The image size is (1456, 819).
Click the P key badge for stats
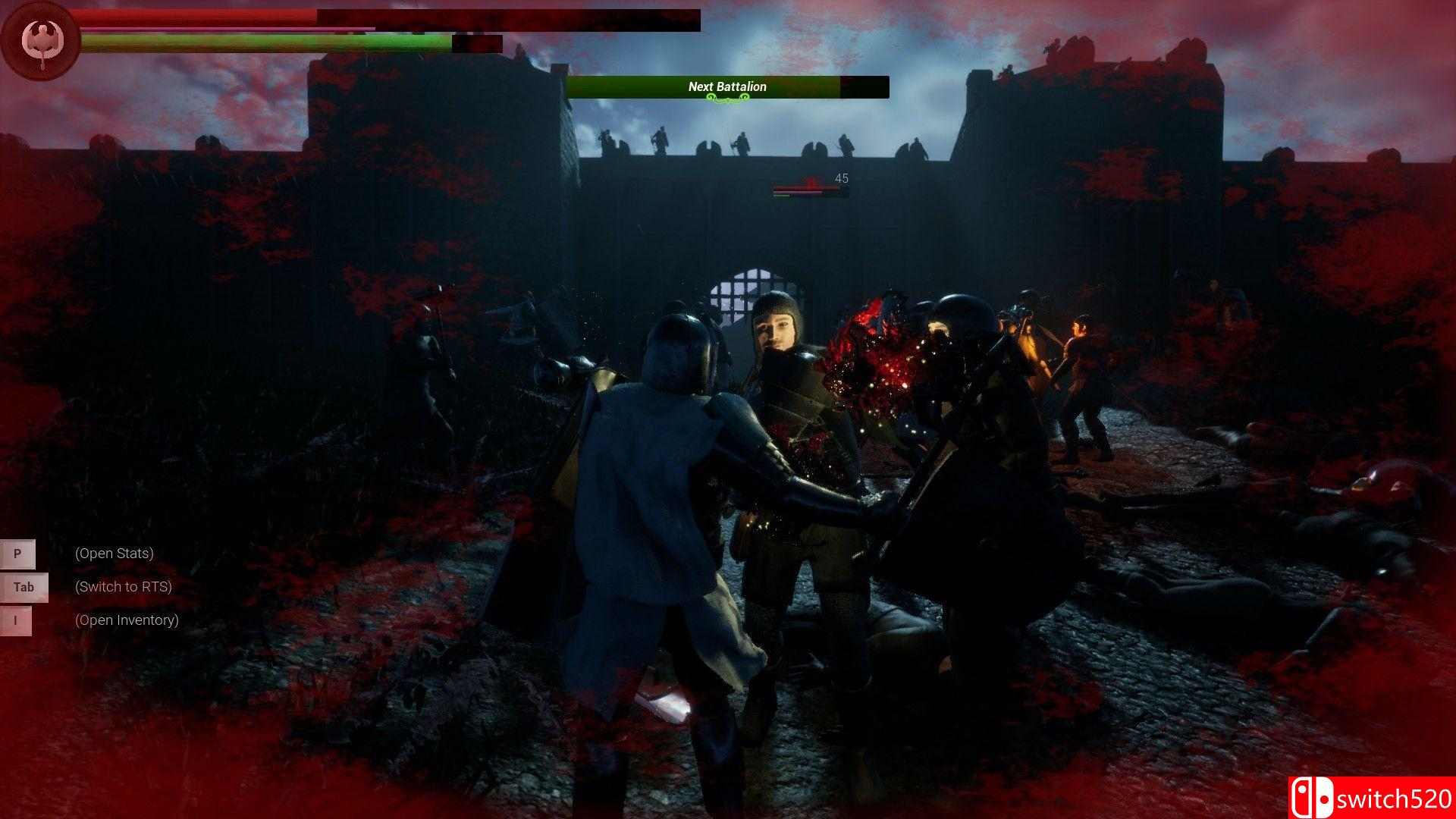coord(17,554)
